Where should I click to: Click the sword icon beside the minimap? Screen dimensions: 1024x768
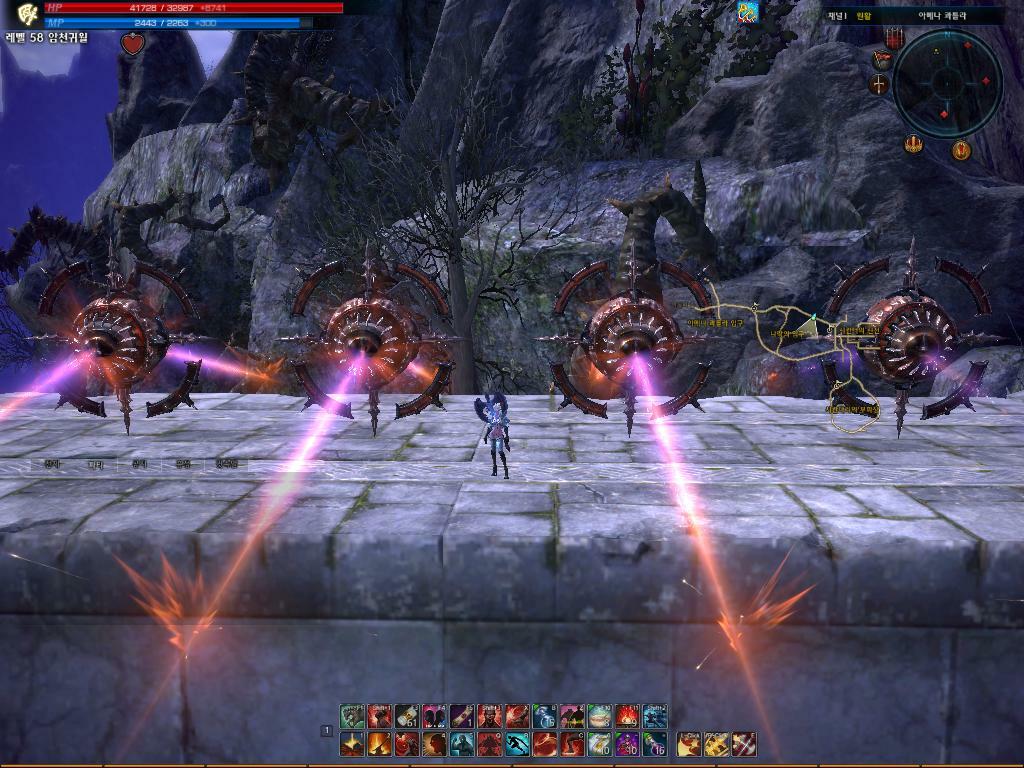point(880,85)
